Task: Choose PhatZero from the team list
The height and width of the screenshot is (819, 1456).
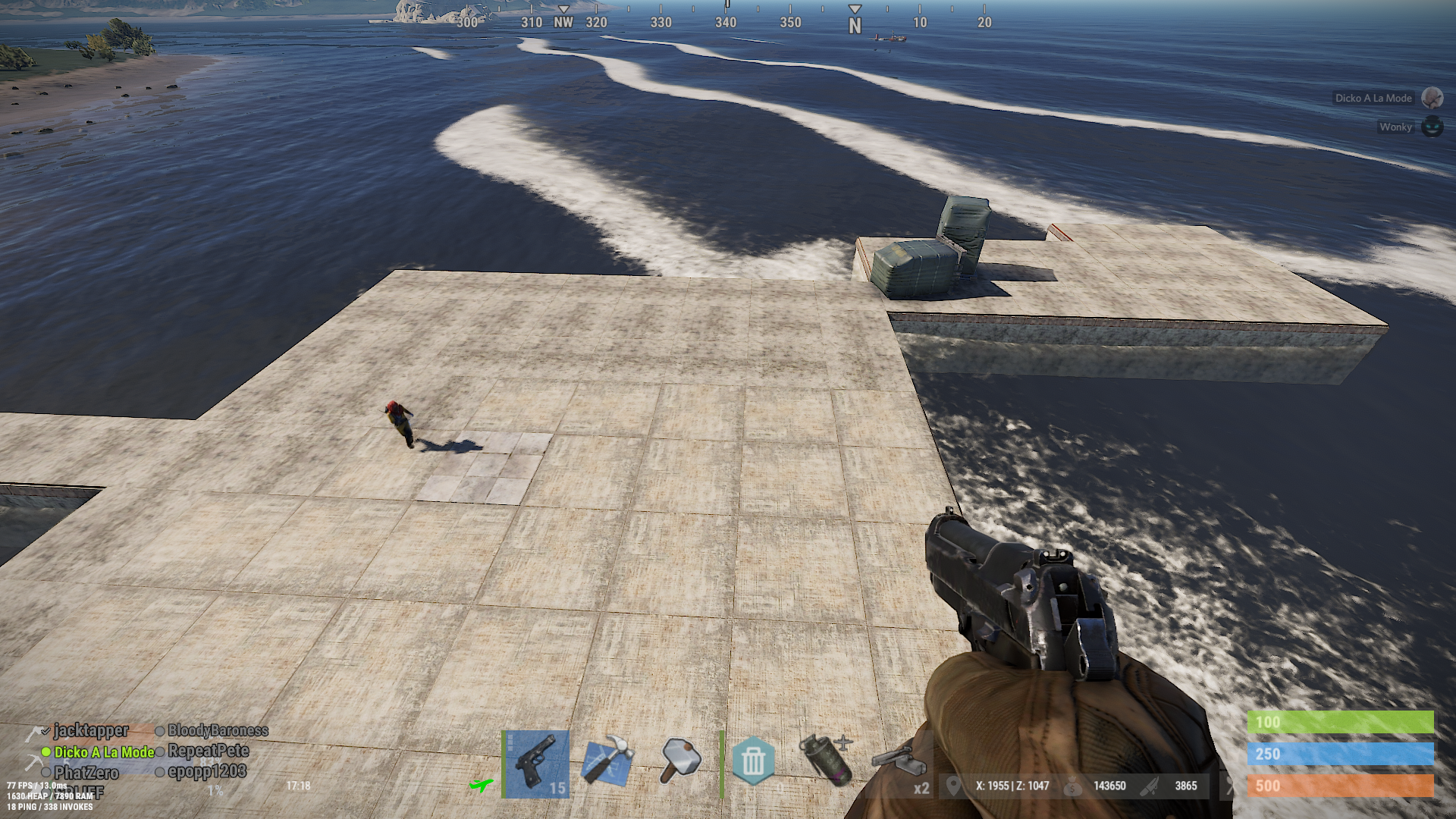Action: click(86, 773)
